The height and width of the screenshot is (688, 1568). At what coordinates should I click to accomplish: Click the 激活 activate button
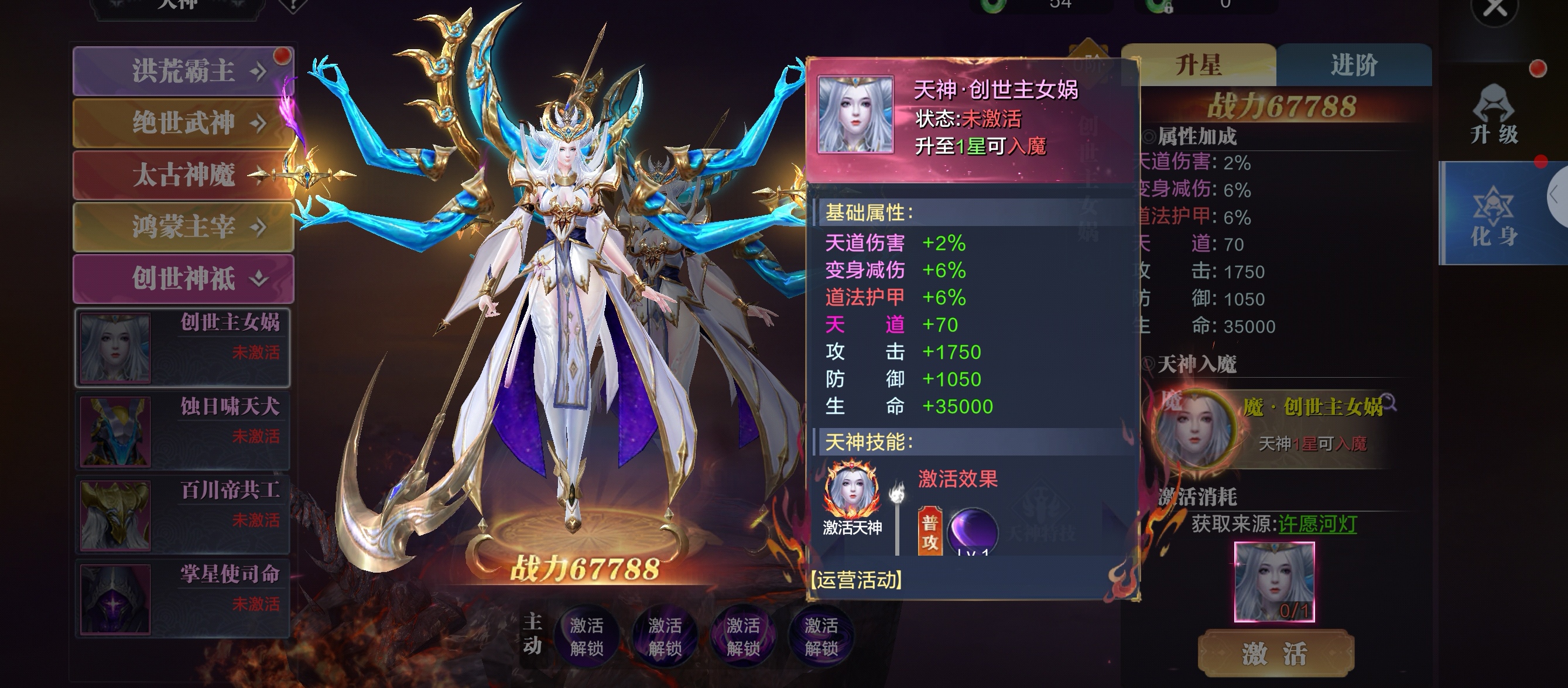coord(1275,654)
